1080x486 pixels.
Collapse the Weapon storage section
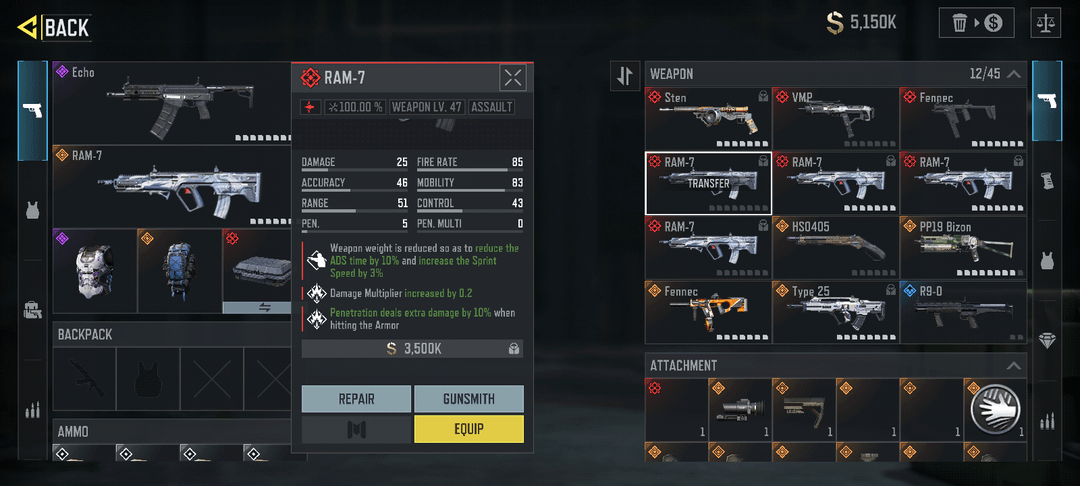pos(1014,74)
